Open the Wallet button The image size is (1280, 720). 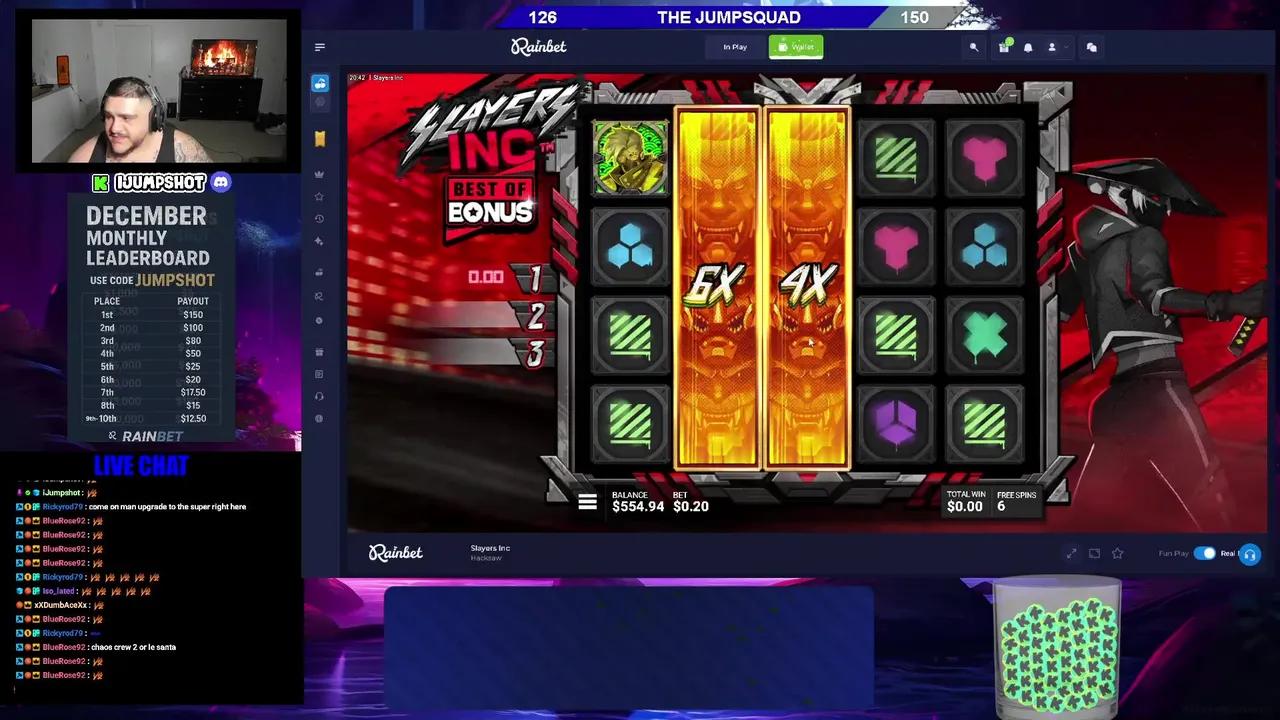point(795,47)
